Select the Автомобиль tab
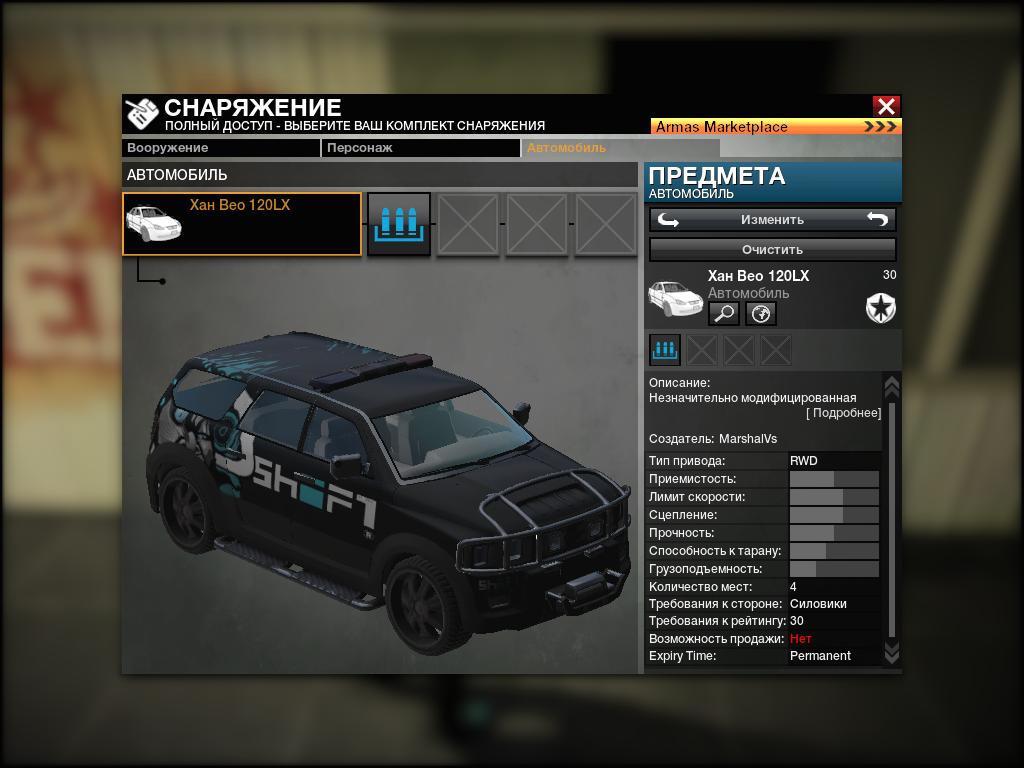The height and width of the screenshot is (768, 1024). point(578,148)
